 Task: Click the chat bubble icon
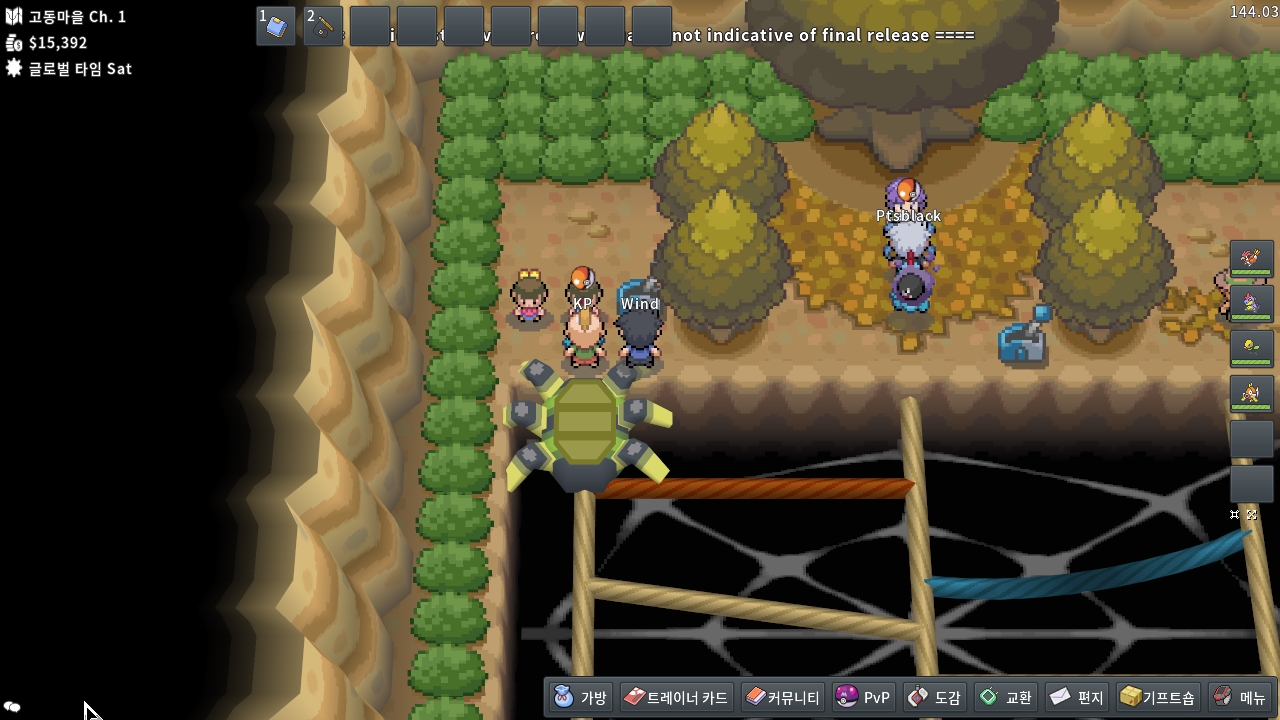[12, 707]
